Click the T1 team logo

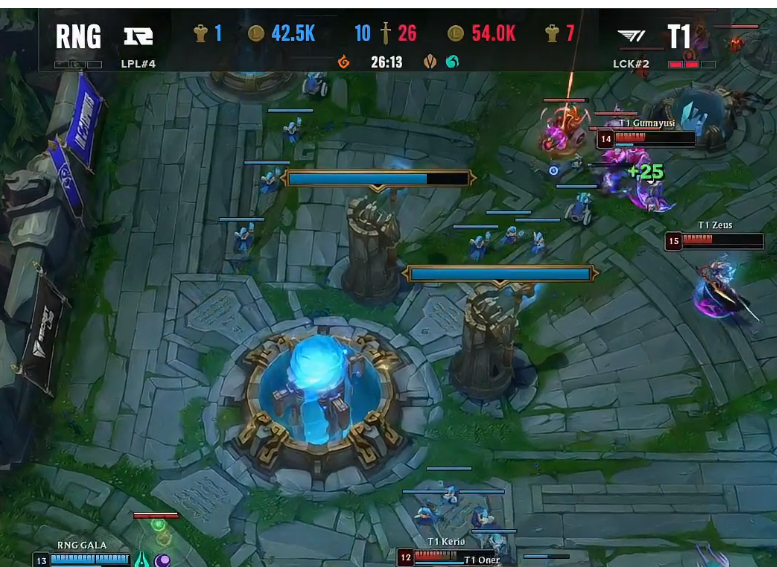[632, 37]
